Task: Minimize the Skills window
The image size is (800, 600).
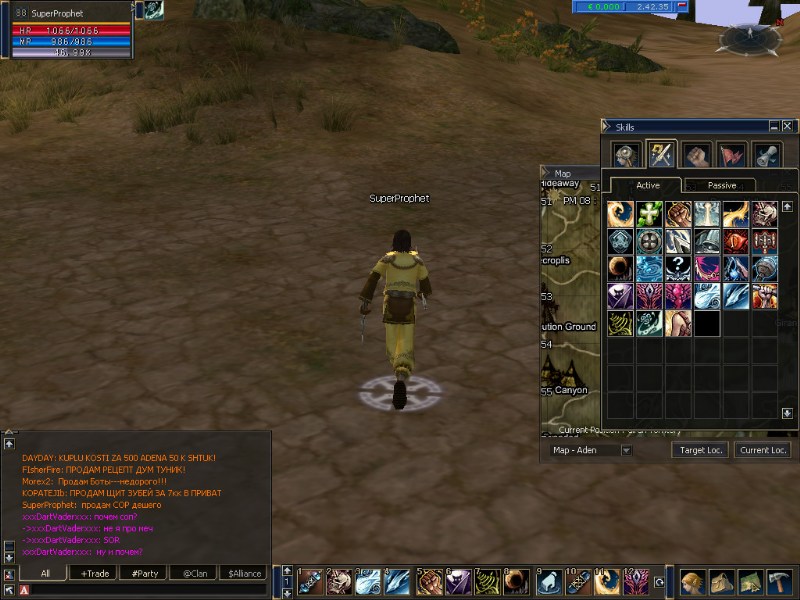Action: [775, 127]
